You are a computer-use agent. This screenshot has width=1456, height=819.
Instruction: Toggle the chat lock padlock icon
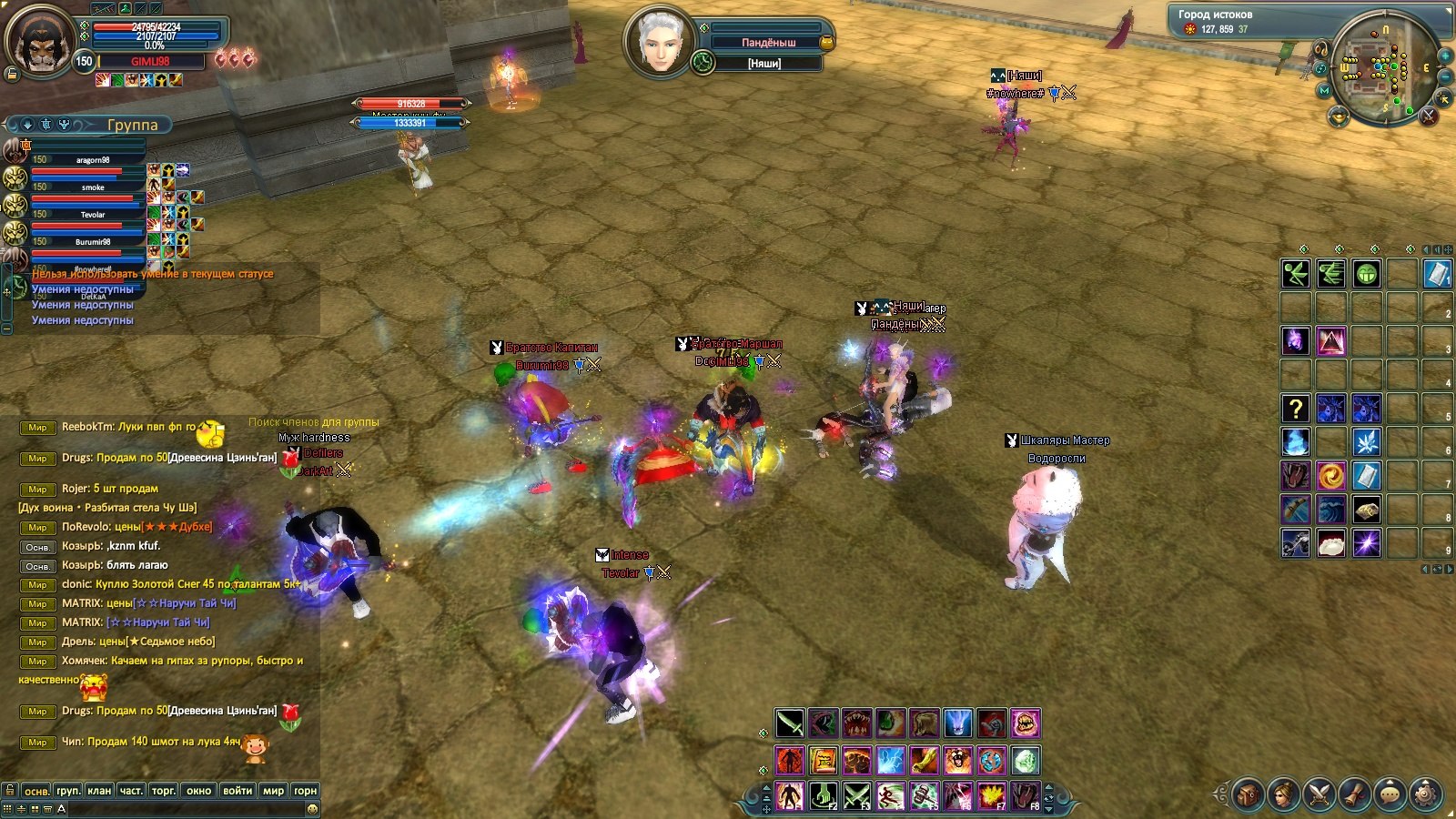(9, 790)
